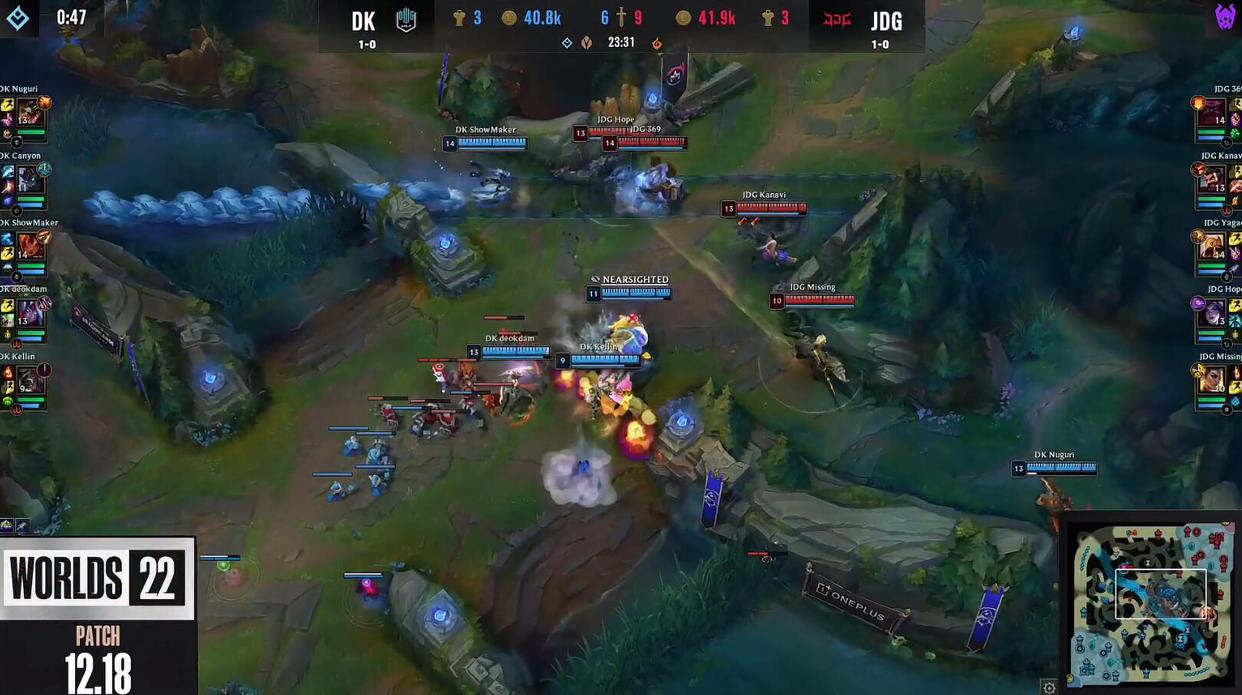The width and height of the screenshot is (1242, 695).
Task: Open the gear settings beside the minimap
Action: point(1049,687)
